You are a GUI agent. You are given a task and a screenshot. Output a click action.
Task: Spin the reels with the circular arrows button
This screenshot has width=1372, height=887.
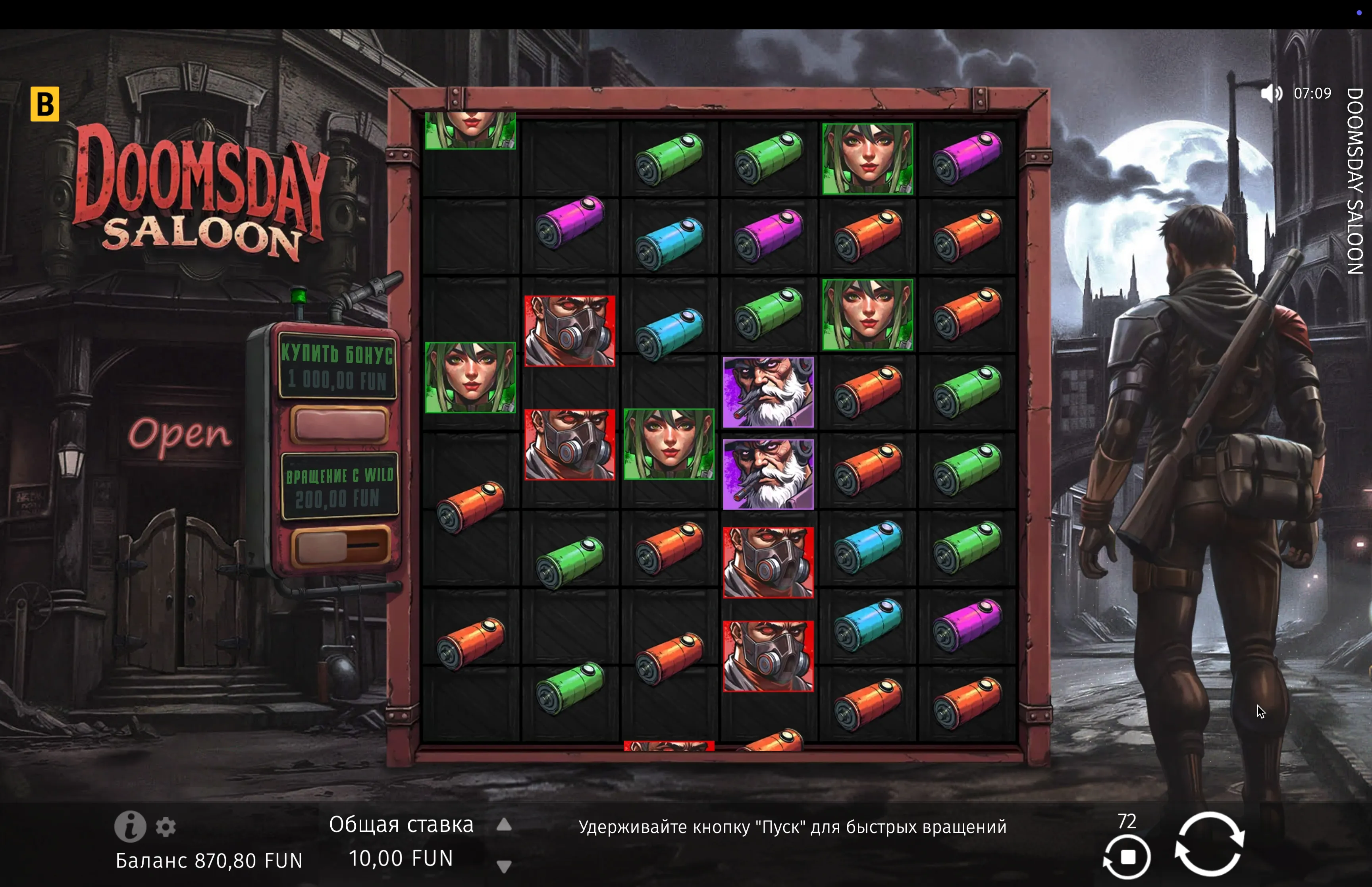click(1209, 844)
